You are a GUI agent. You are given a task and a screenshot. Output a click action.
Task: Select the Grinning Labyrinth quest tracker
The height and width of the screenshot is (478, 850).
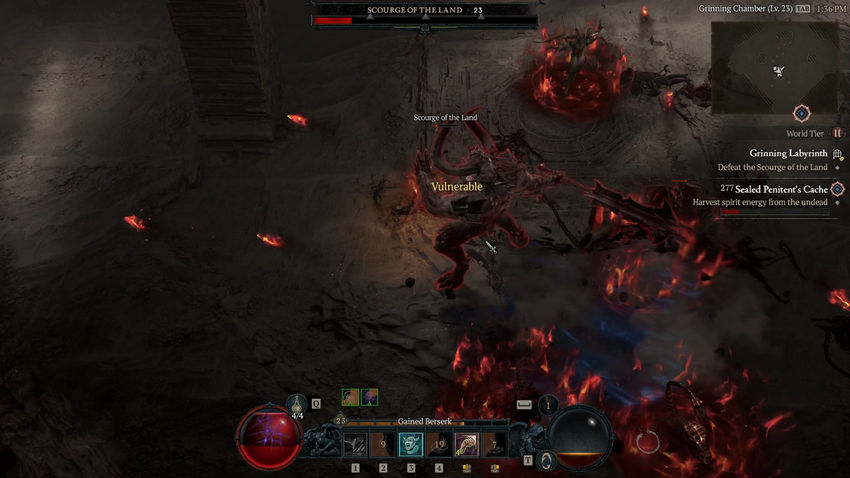789,154
